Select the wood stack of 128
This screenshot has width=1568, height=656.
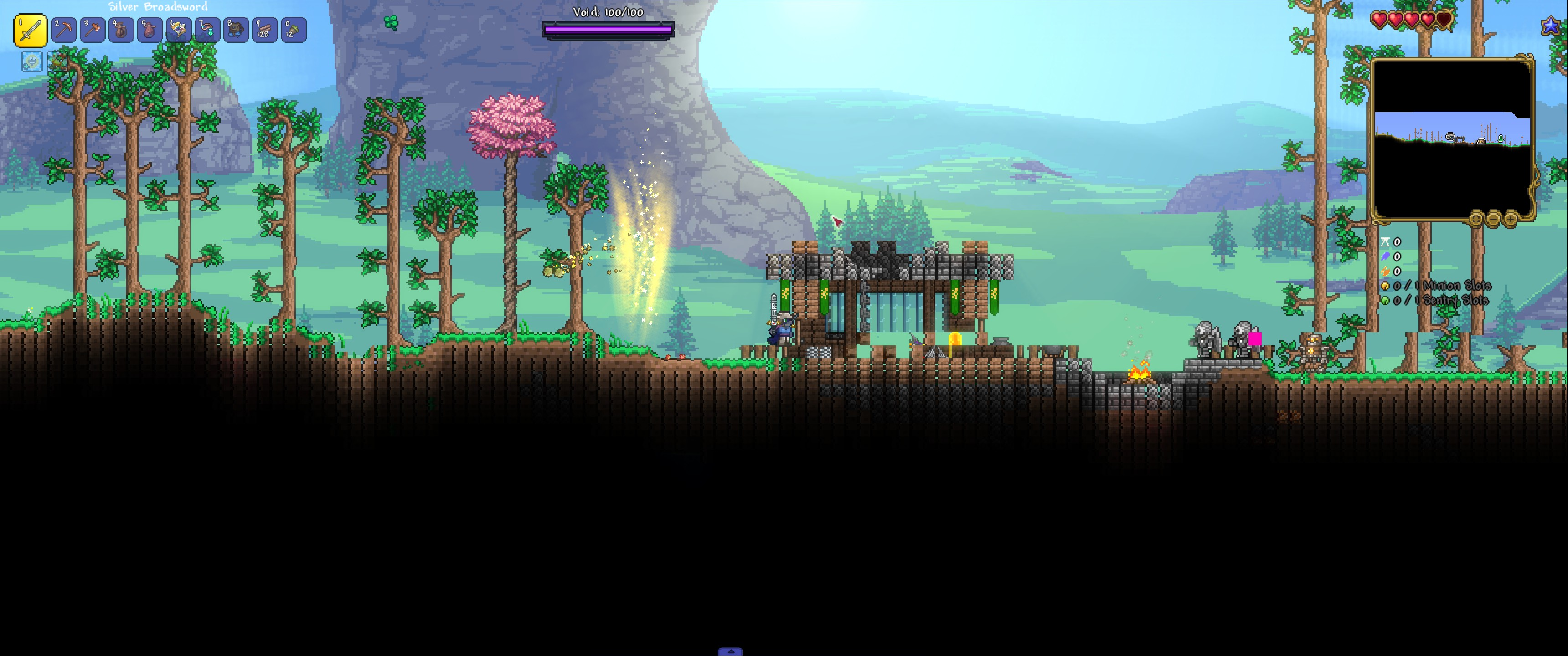click(x=264, y=30)
